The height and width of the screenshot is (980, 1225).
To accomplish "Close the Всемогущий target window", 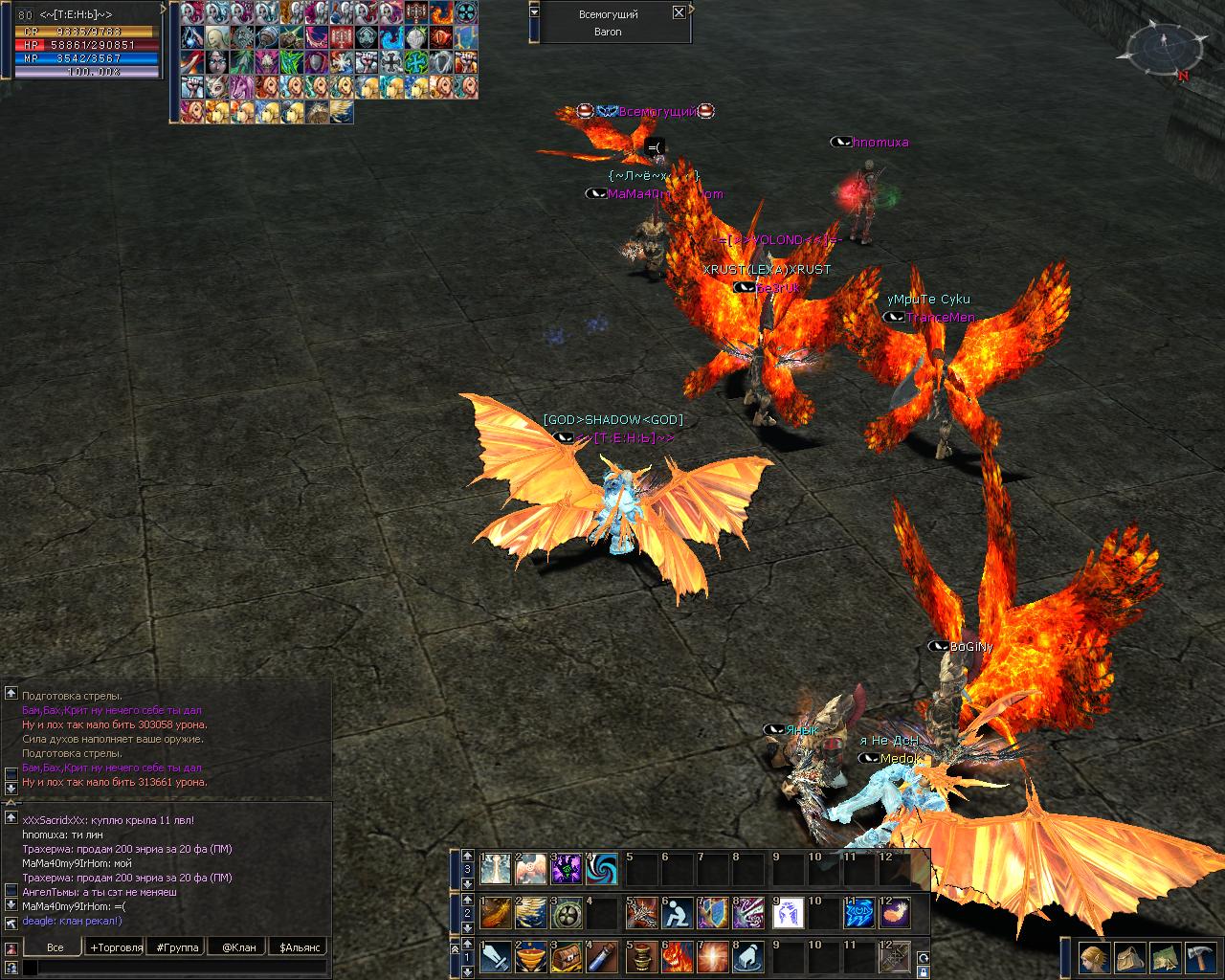I will tap(679, 12).
